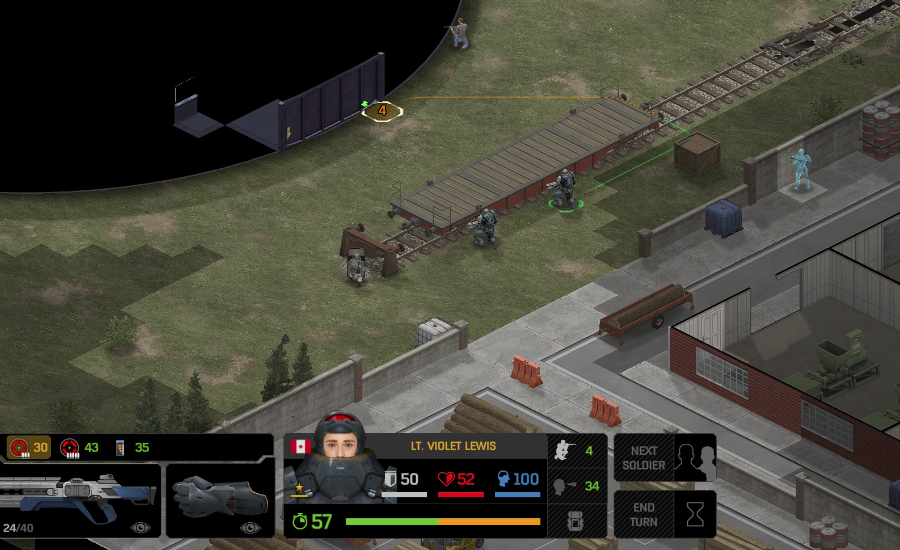This screenshot has width=900, height=550.
Task: Select the 35 TU burst fire mode
Action: (131, 447)
